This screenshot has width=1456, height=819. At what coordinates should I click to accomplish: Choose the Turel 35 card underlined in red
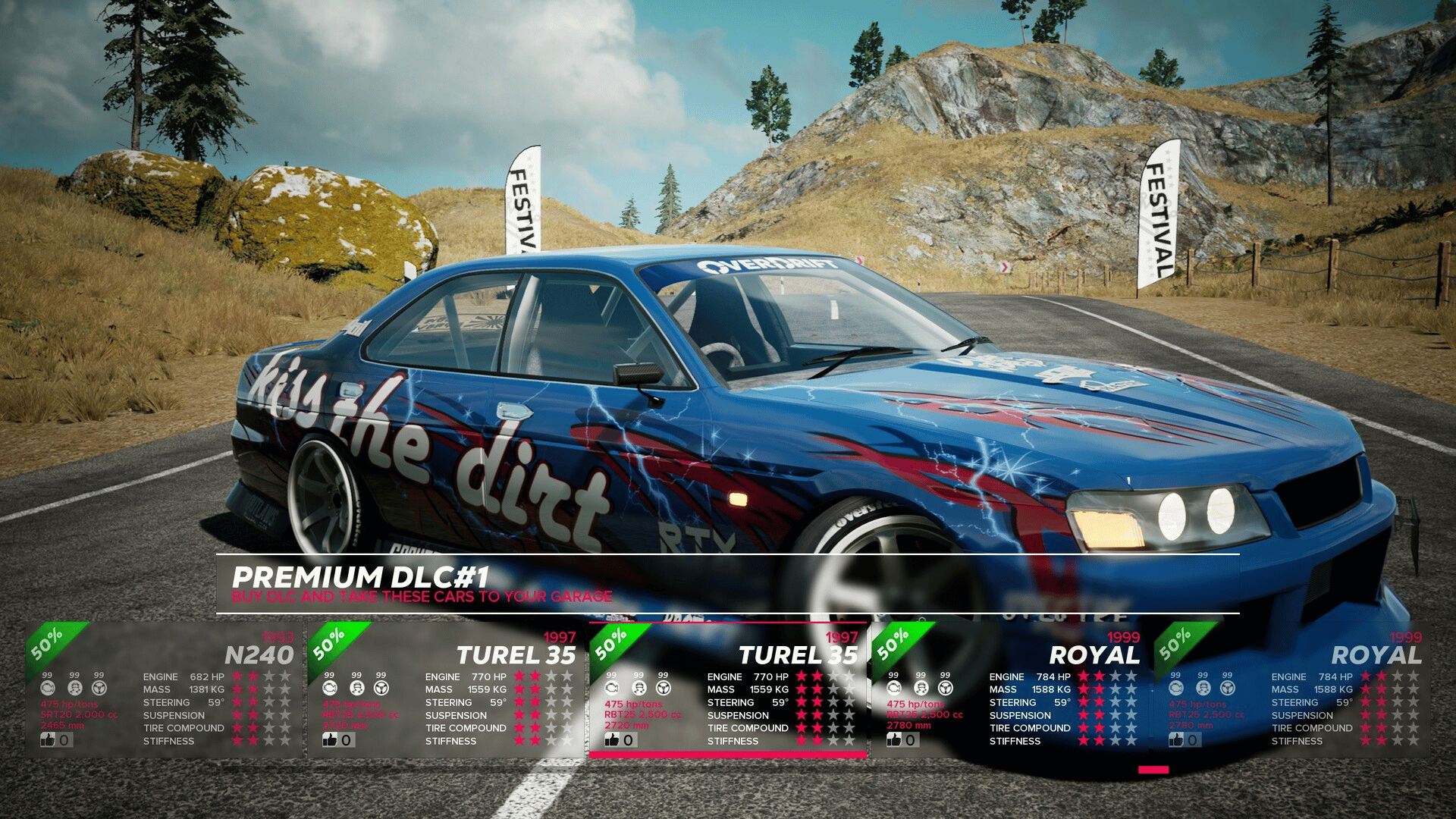728,690
